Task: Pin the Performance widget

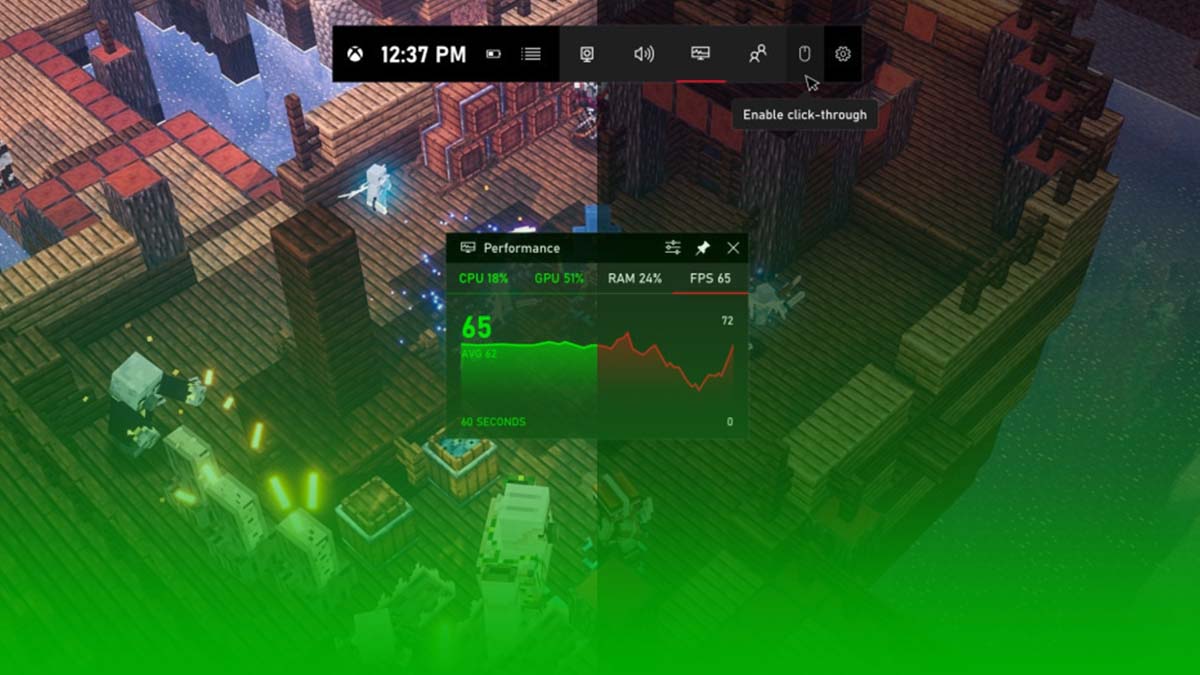Action: [702, 248]
